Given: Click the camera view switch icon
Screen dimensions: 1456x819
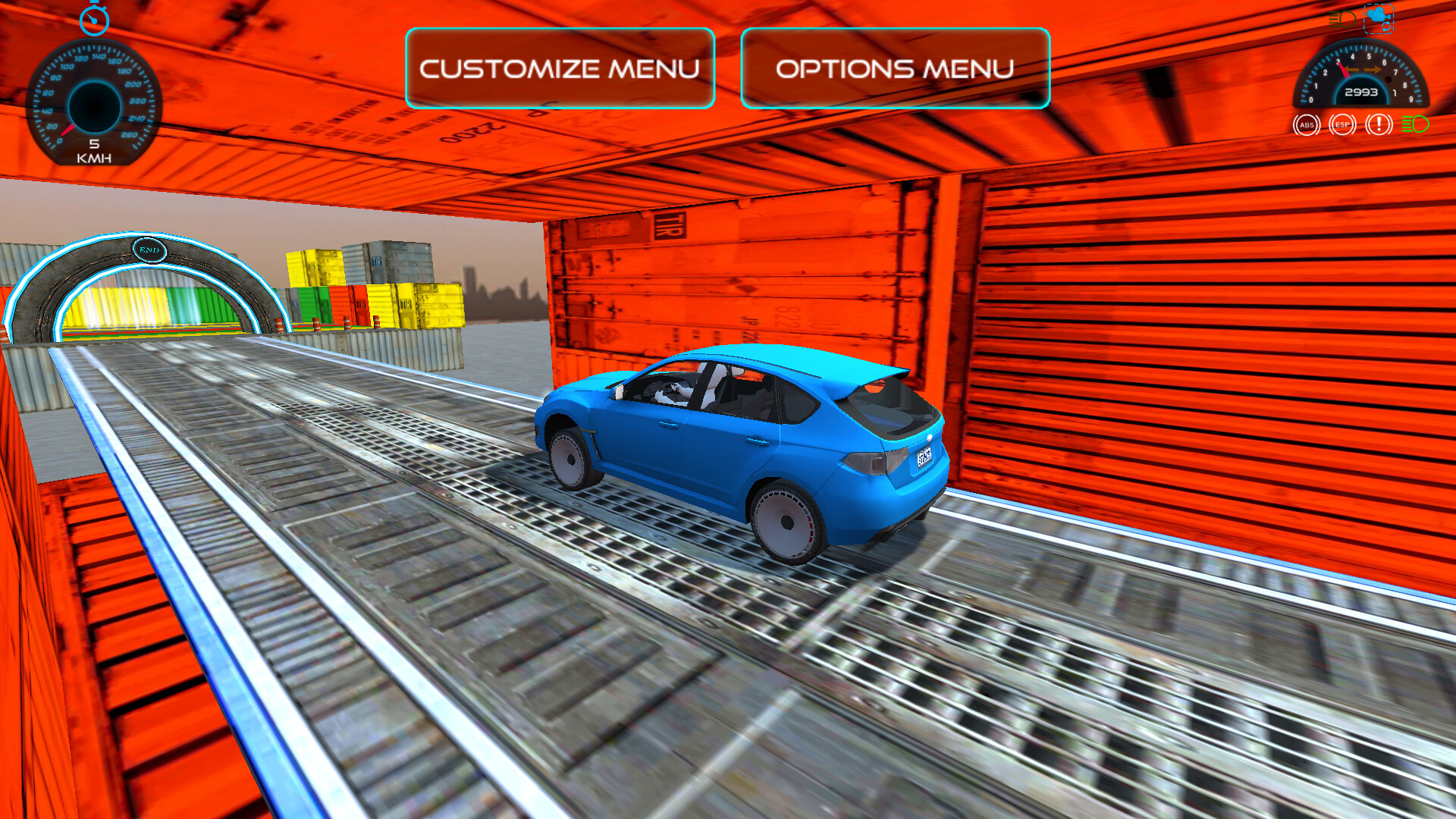Looking at the screenshot, I should point(1380,20).
